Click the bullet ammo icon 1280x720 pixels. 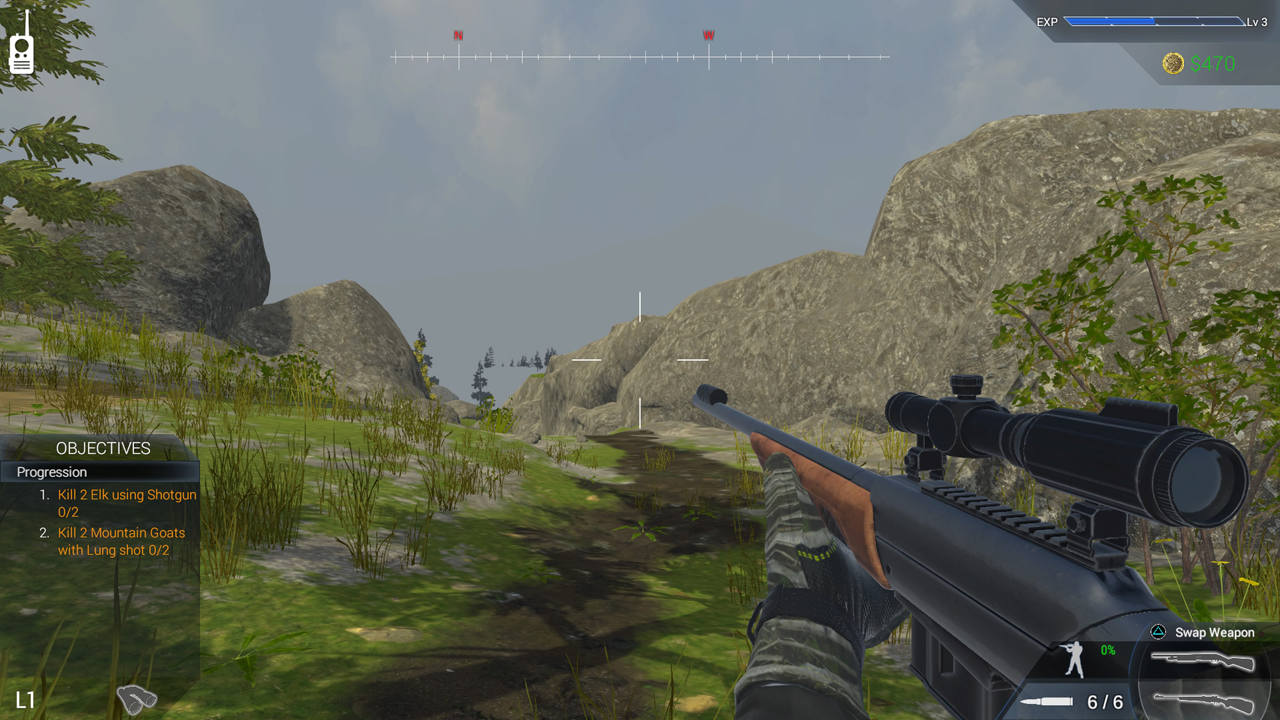pos(1046,700)
